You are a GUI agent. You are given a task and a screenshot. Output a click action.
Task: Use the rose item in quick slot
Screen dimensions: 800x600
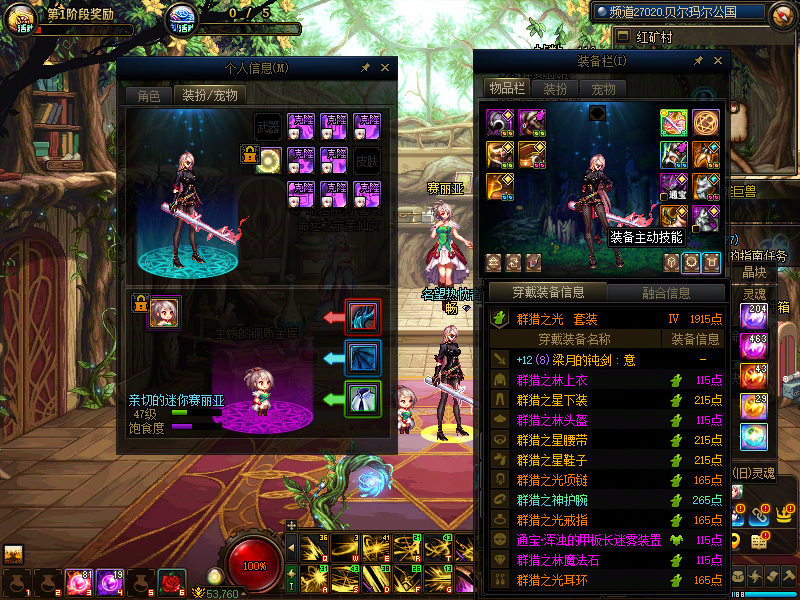coord(172,582)
